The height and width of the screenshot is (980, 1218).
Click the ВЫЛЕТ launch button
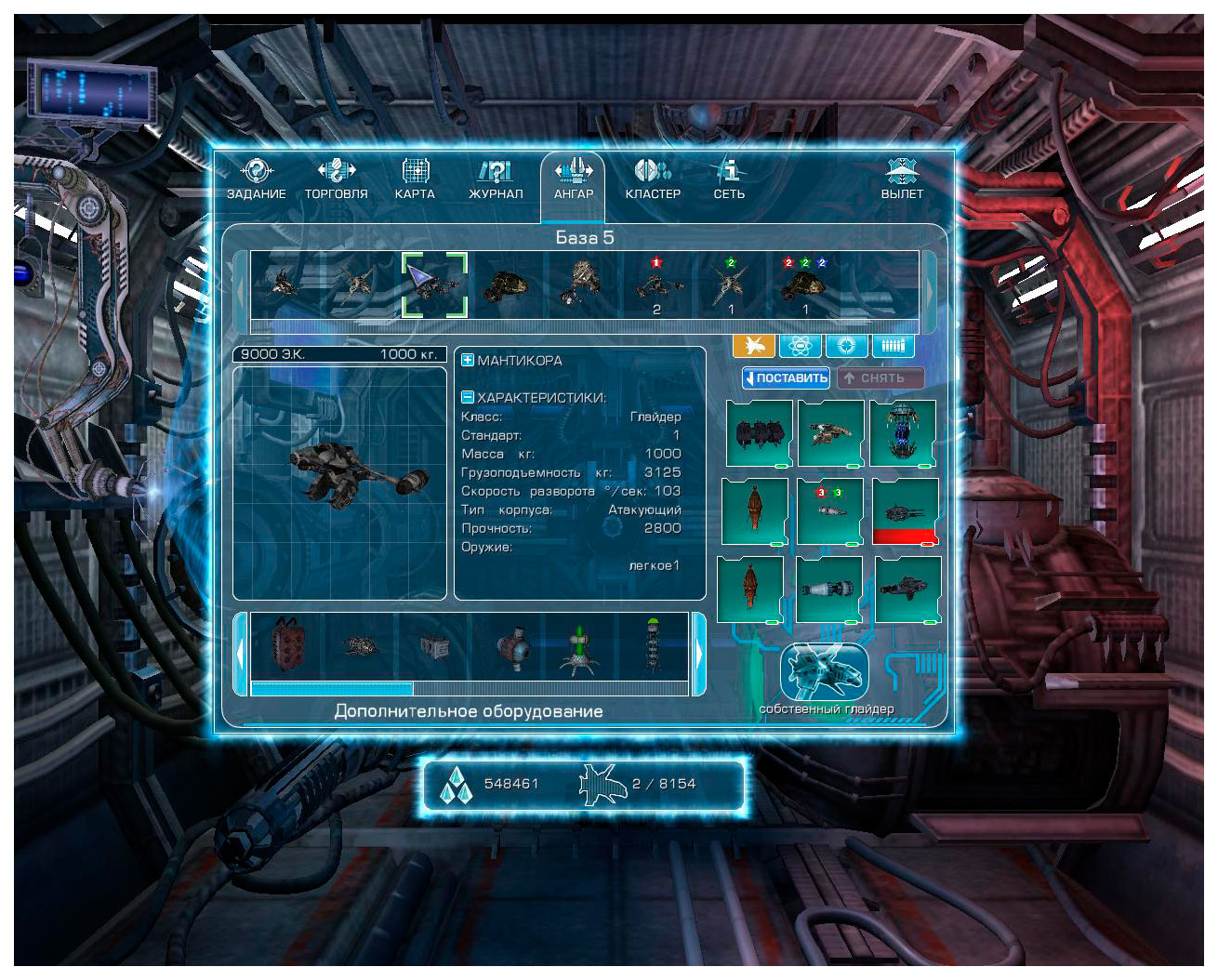[x=902, y=179]
